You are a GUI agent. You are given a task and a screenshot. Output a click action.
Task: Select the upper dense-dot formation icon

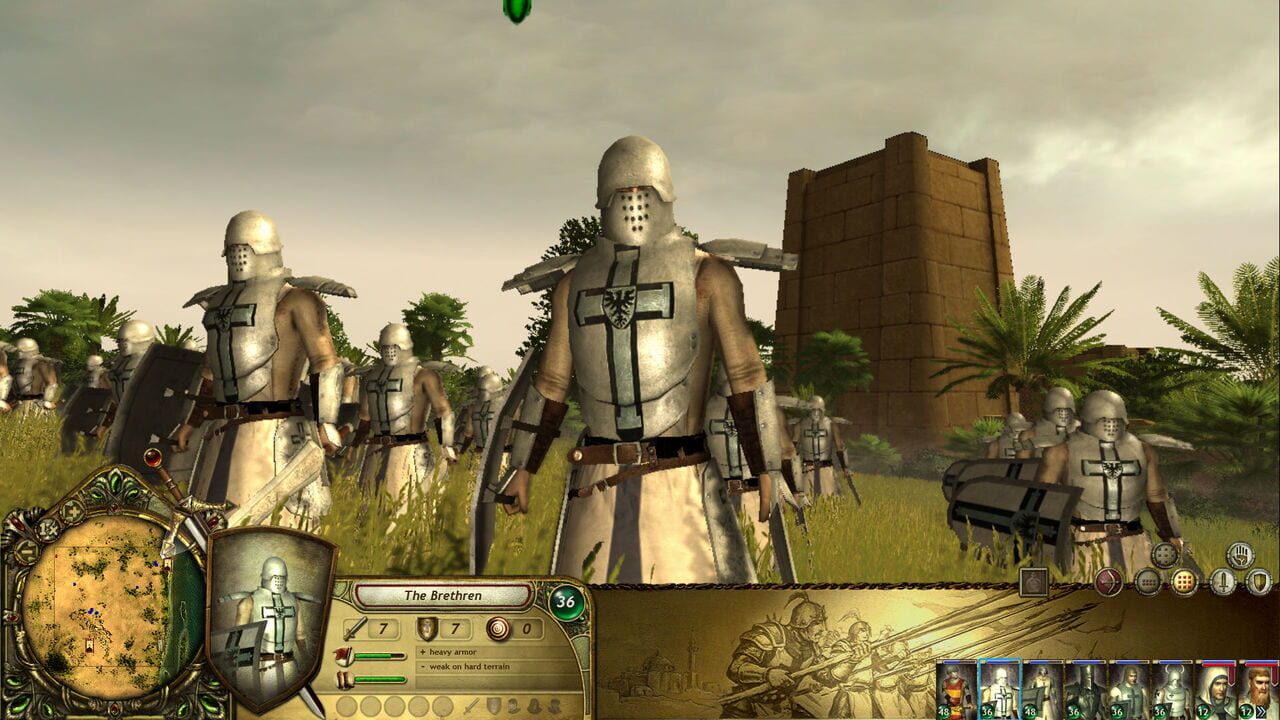(1164, 556)
